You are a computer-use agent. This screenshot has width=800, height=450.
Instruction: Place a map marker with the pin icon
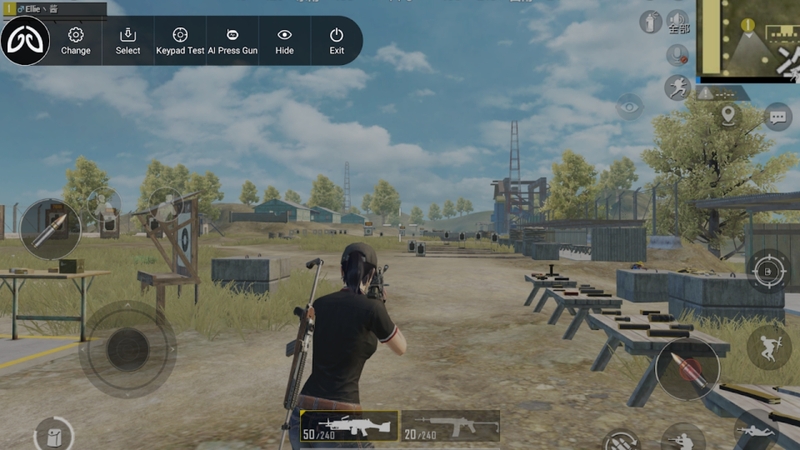[728, 116]
